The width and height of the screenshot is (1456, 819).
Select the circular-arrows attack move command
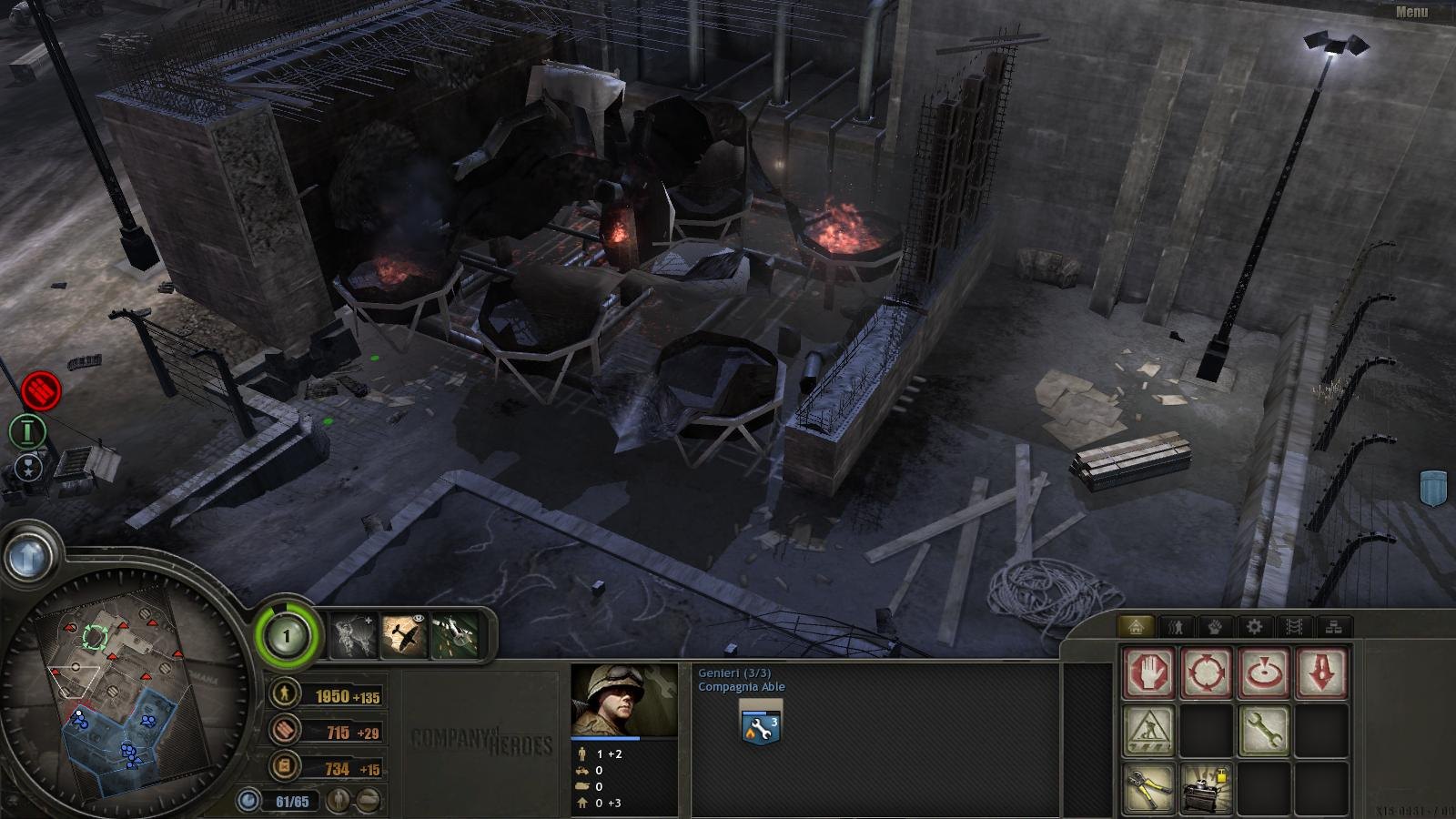(1206, 673)
